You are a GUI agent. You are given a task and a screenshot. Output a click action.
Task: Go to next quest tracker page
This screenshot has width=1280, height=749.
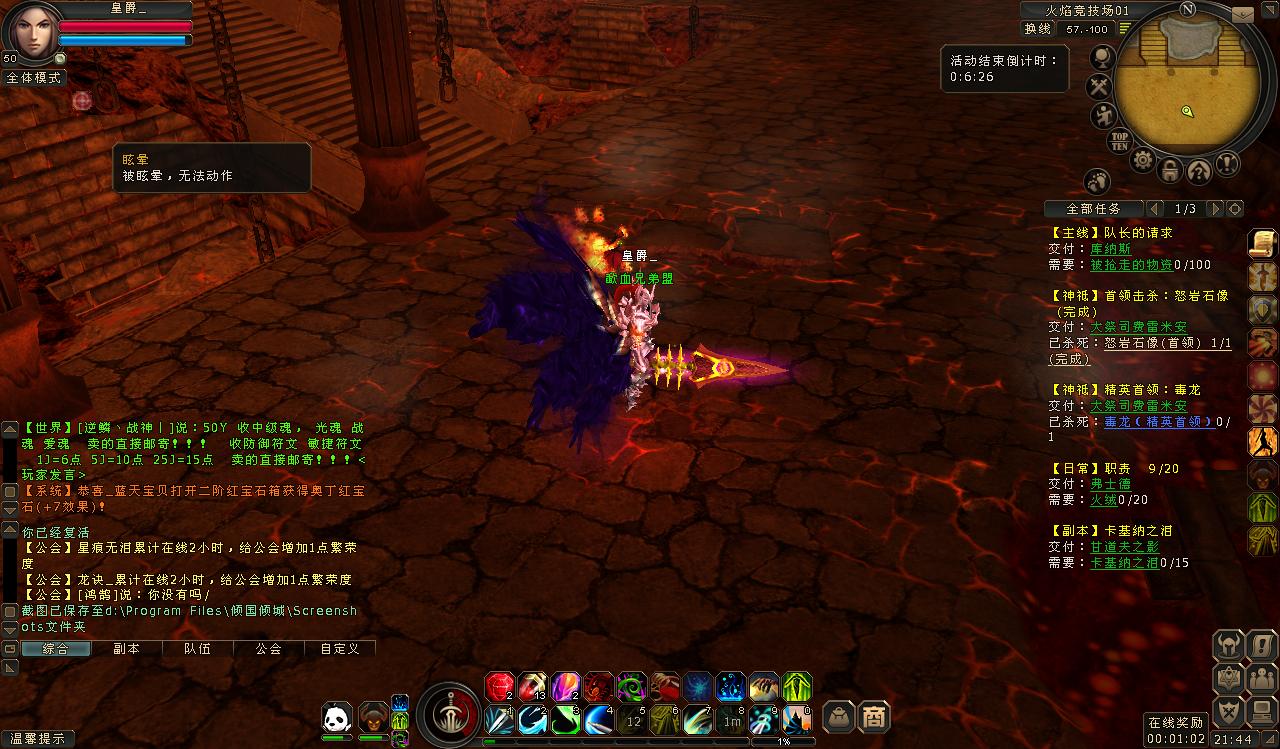(x=1214, y=209)
